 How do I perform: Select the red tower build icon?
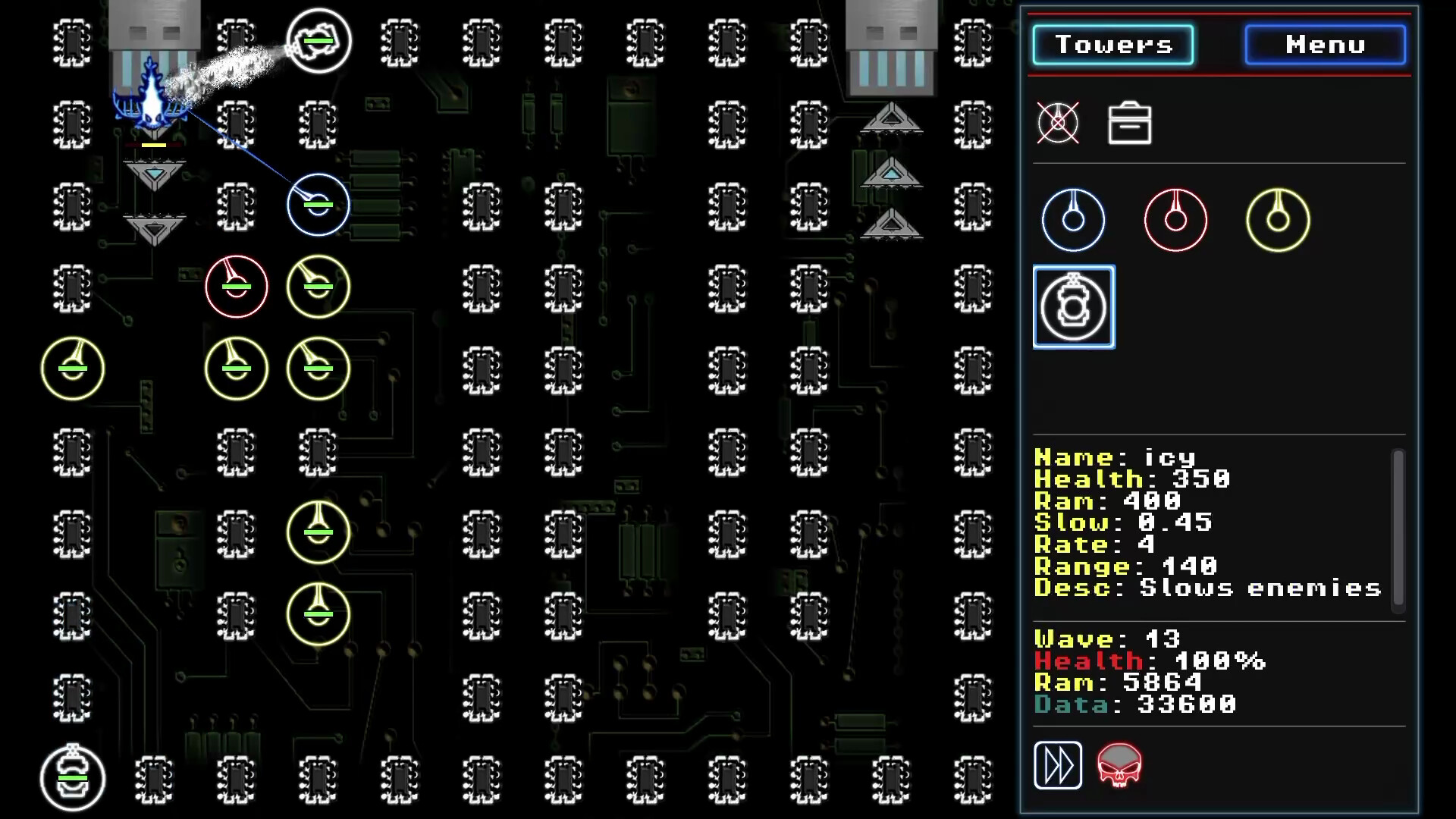tap(1175, 218)
